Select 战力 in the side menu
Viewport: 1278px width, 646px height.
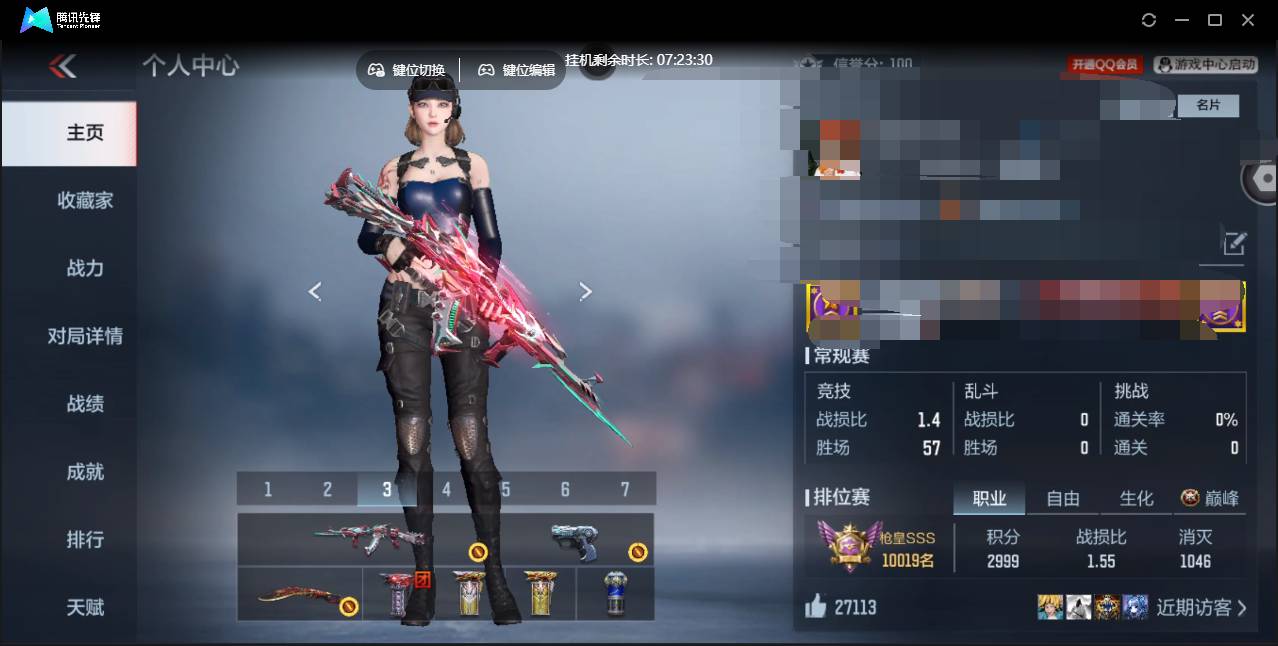[x=85, y=268]
